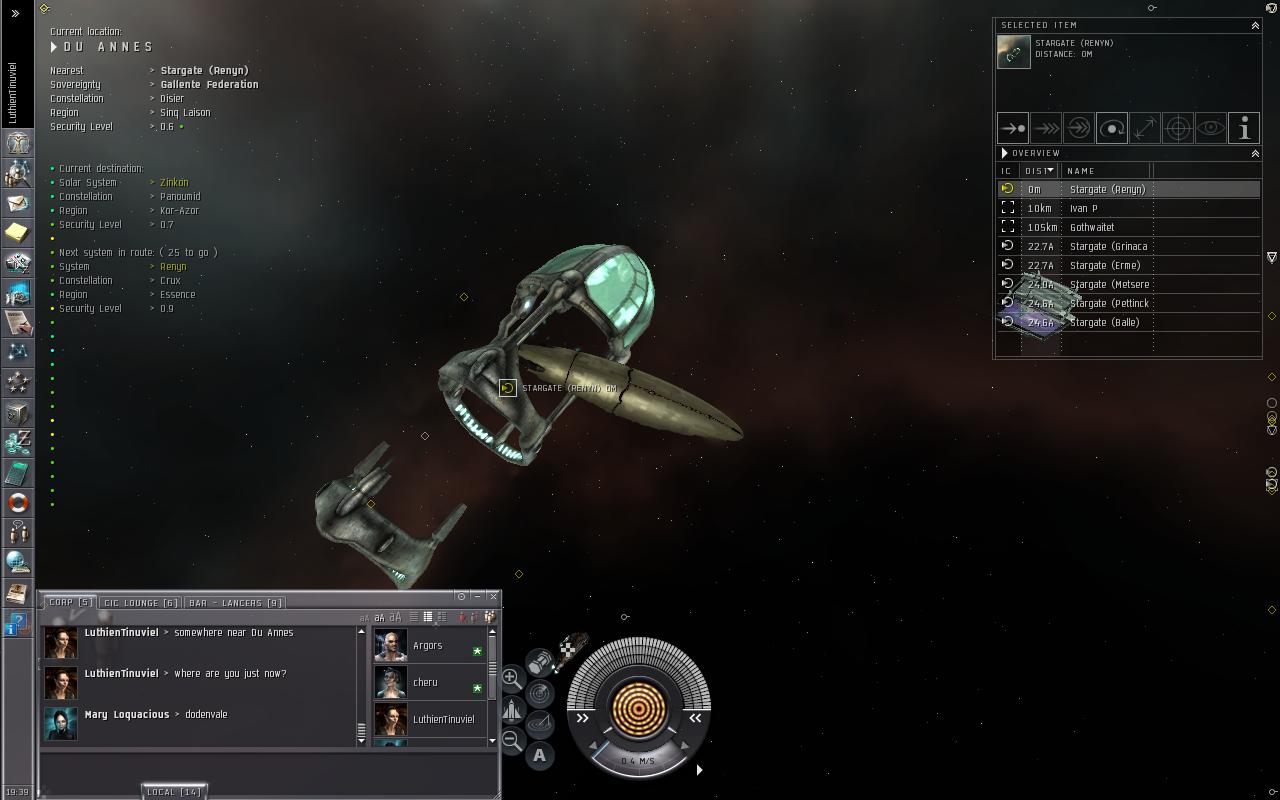Minimize the chat window

pyautogui.click(x=477, y=596)
